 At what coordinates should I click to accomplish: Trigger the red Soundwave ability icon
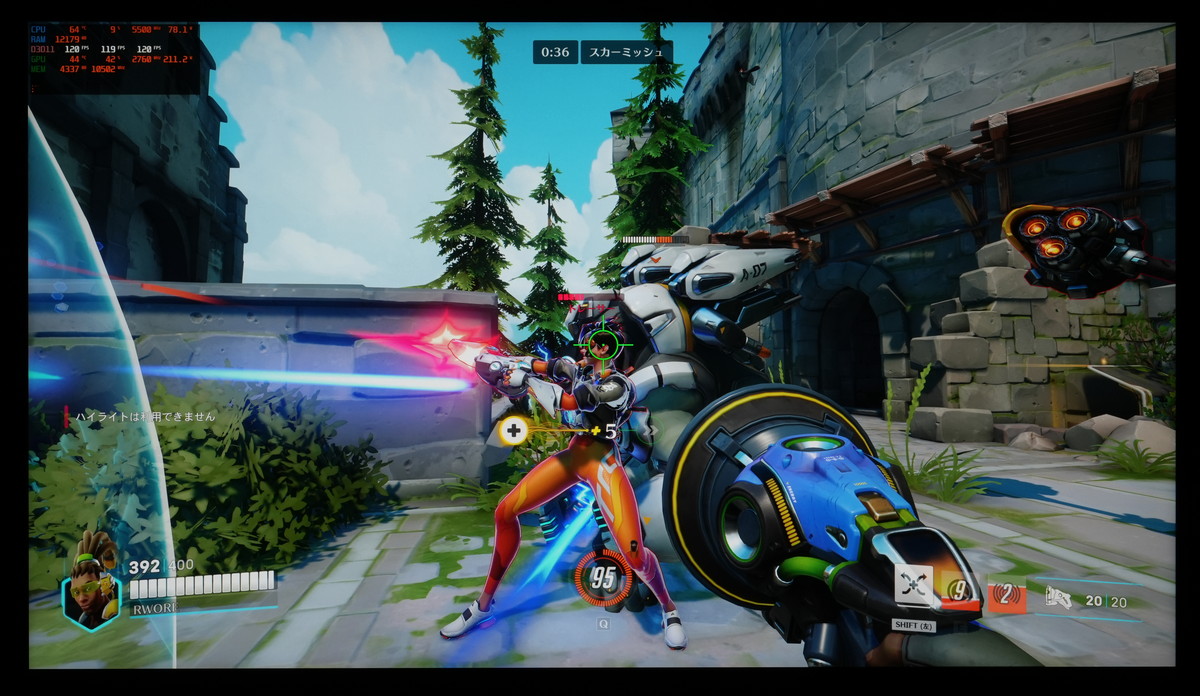[1006, 596]
